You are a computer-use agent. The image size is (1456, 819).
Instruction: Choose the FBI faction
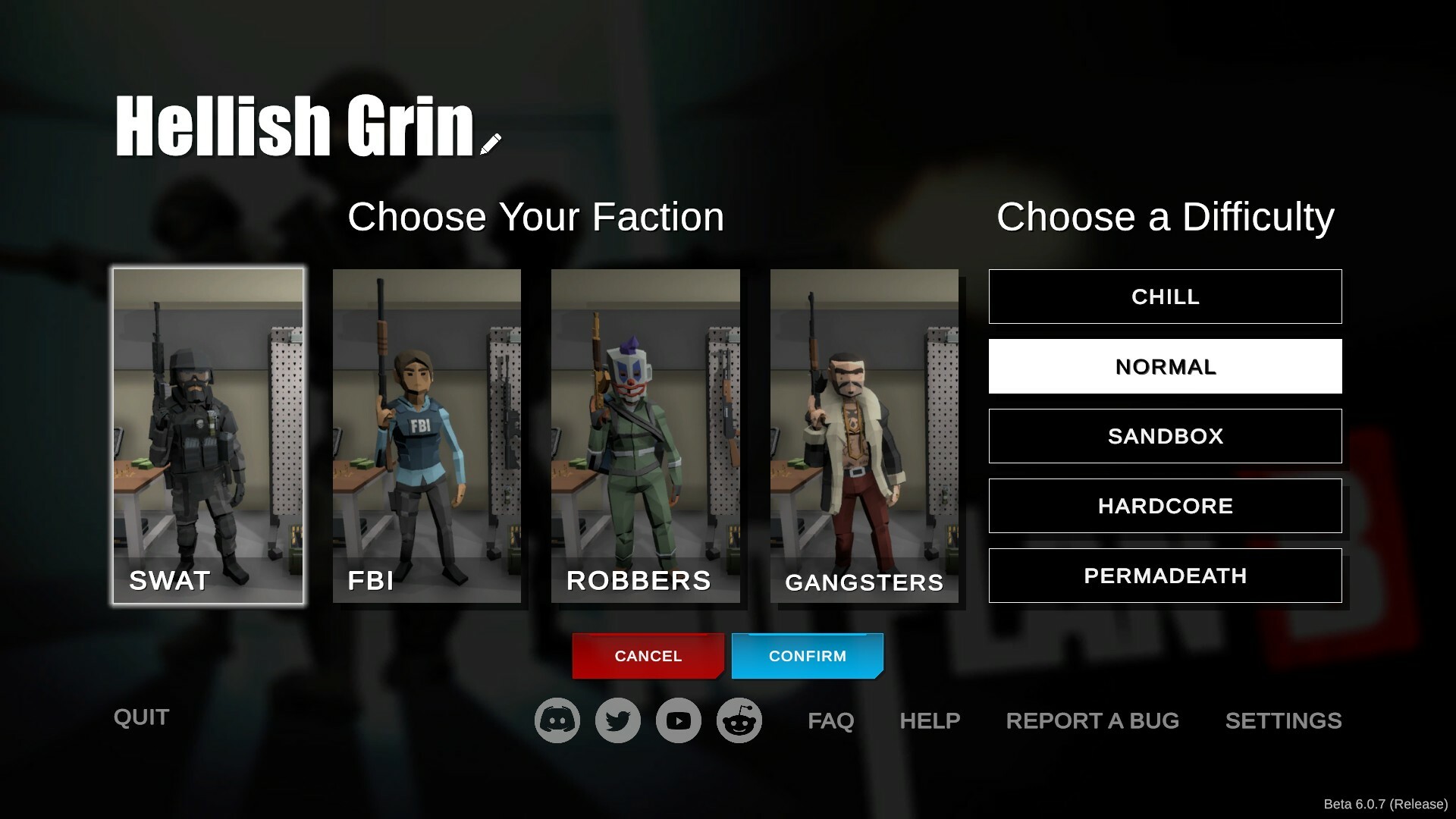pyautogui.click(x=427, y=436)
